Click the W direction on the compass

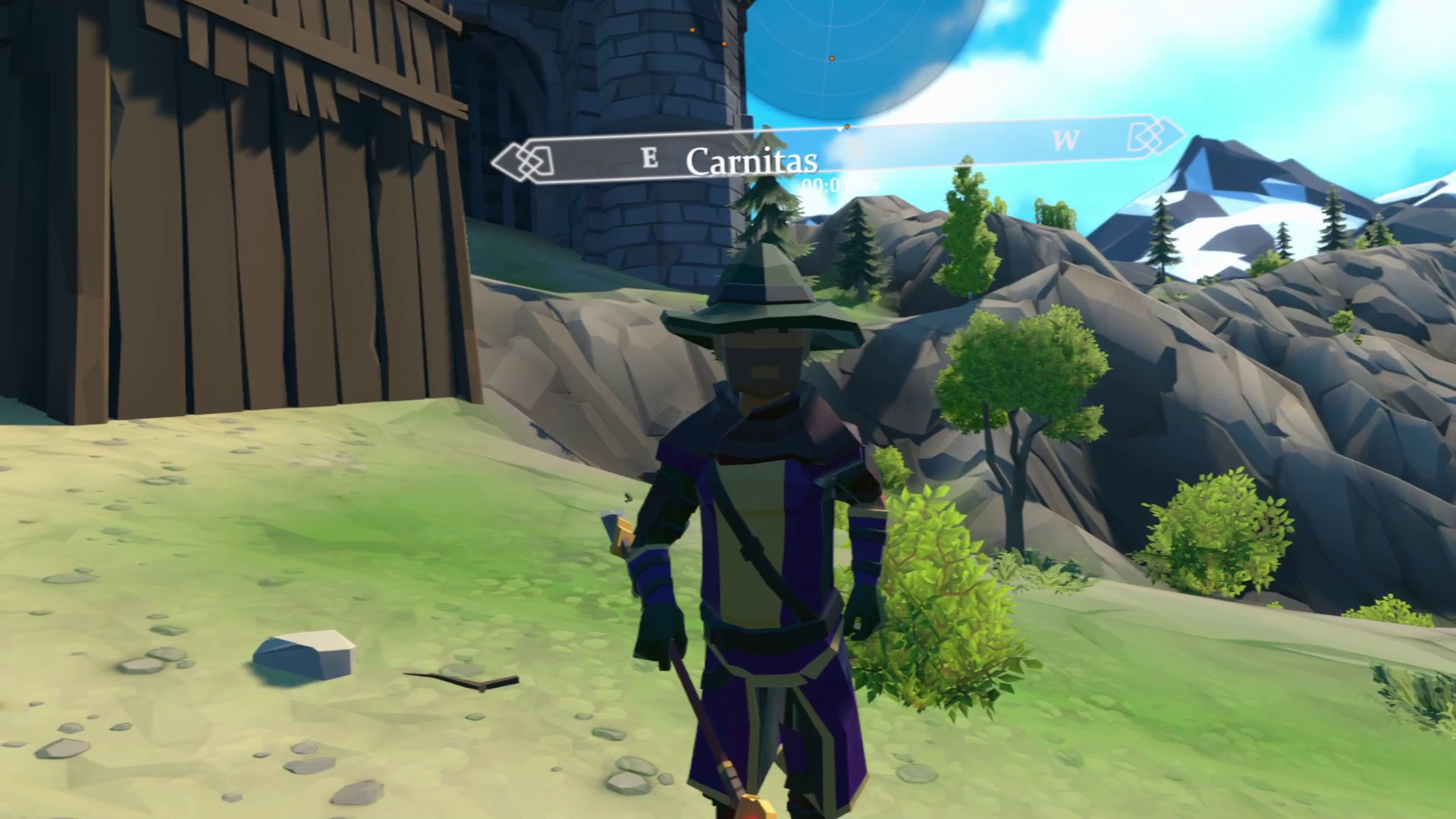pos(1067,140)
